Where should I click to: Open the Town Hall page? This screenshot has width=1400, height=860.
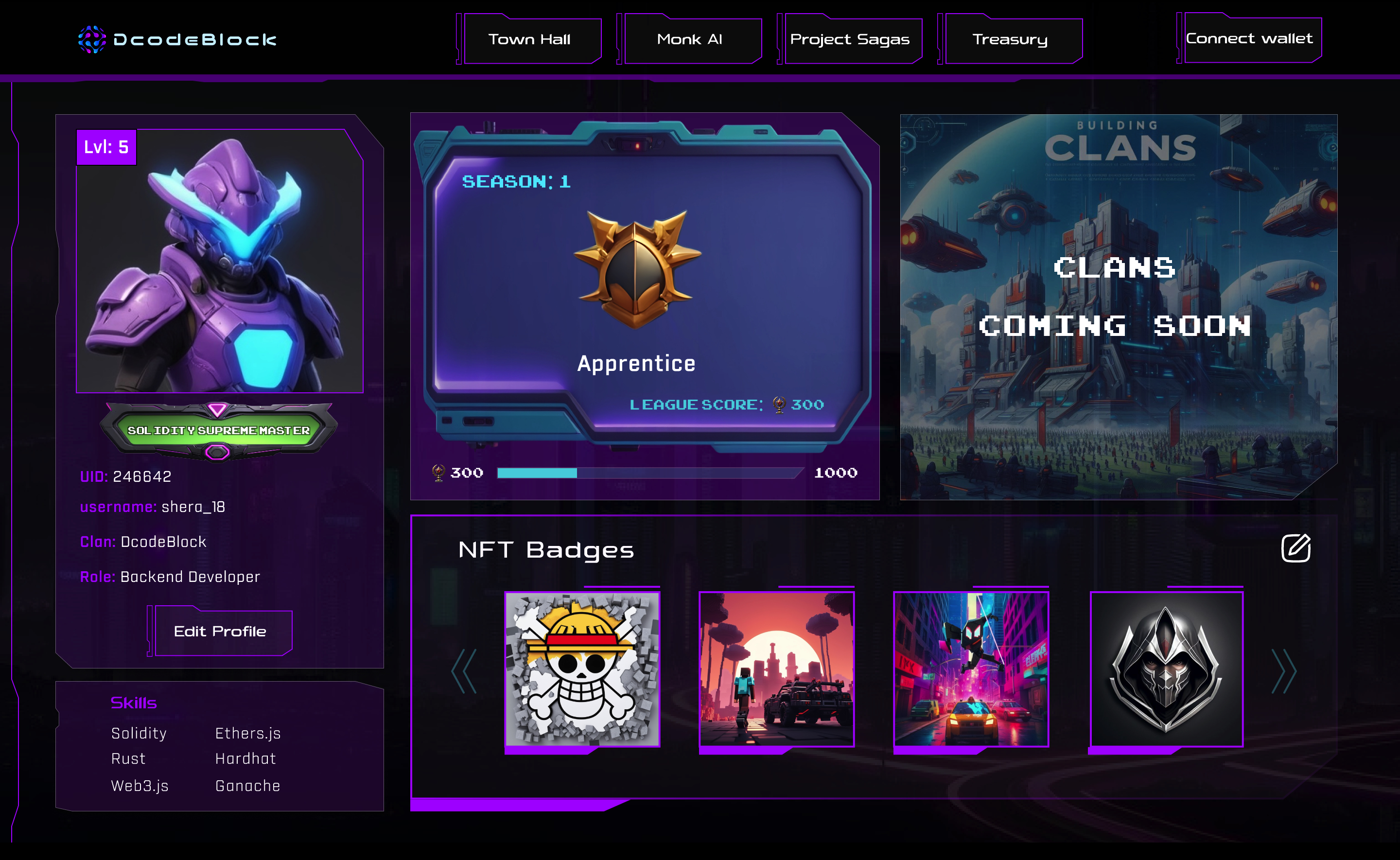pyautogui.click(x=530, y=39)
